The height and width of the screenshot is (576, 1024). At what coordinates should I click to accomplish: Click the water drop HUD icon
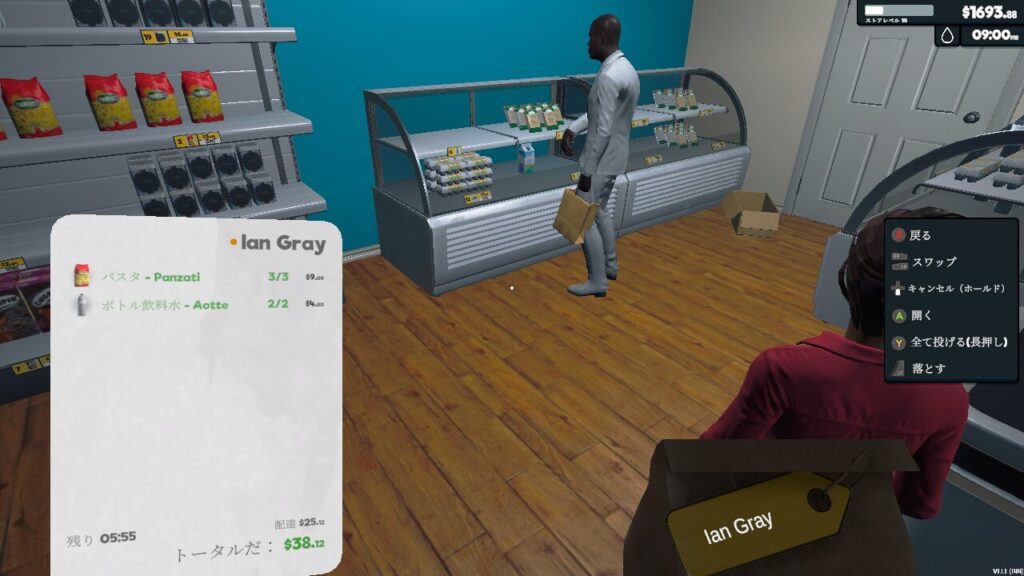tap(947, 36)
